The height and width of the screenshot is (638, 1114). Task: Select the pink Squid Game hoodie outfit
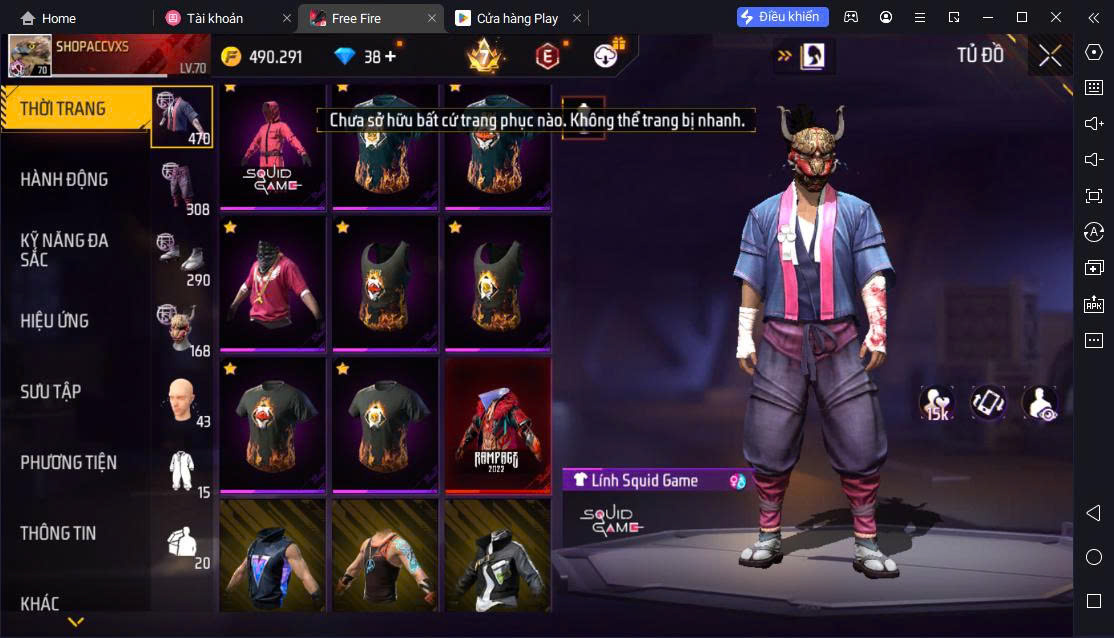273,148
